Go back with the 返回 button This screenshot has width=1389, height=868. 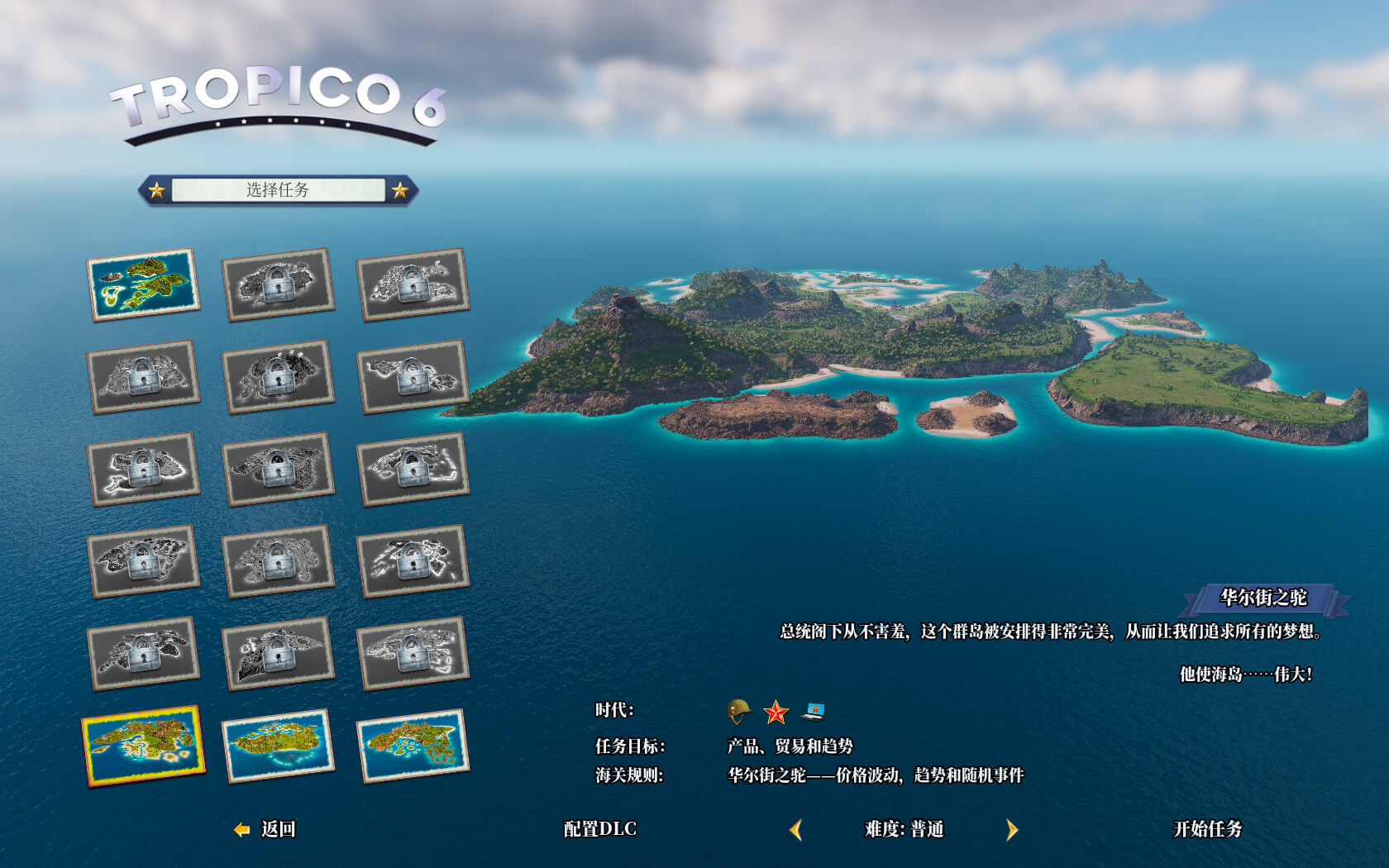266,829
